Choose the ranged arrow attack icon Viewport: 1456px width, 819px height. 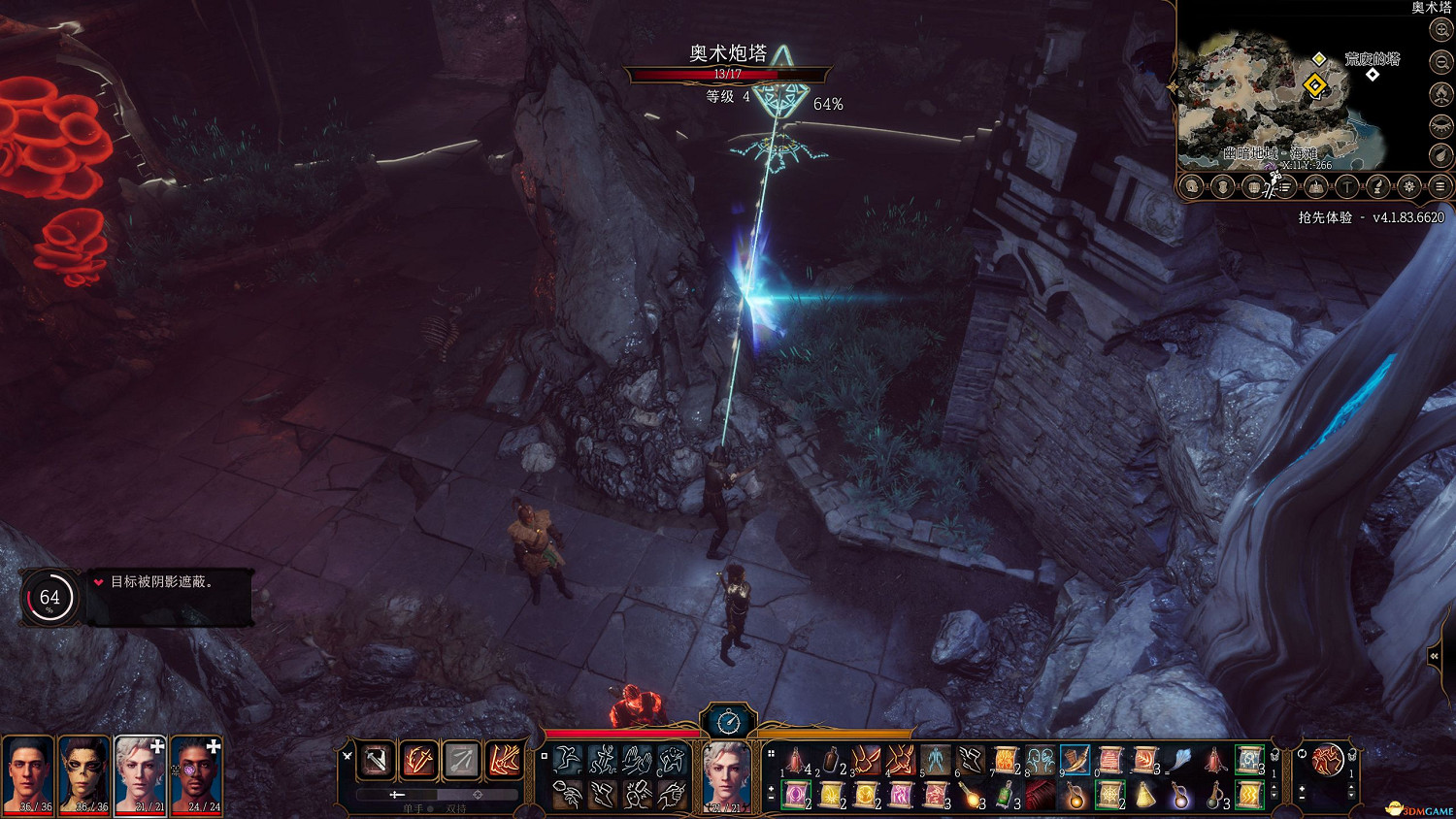(x=462, y=760)
